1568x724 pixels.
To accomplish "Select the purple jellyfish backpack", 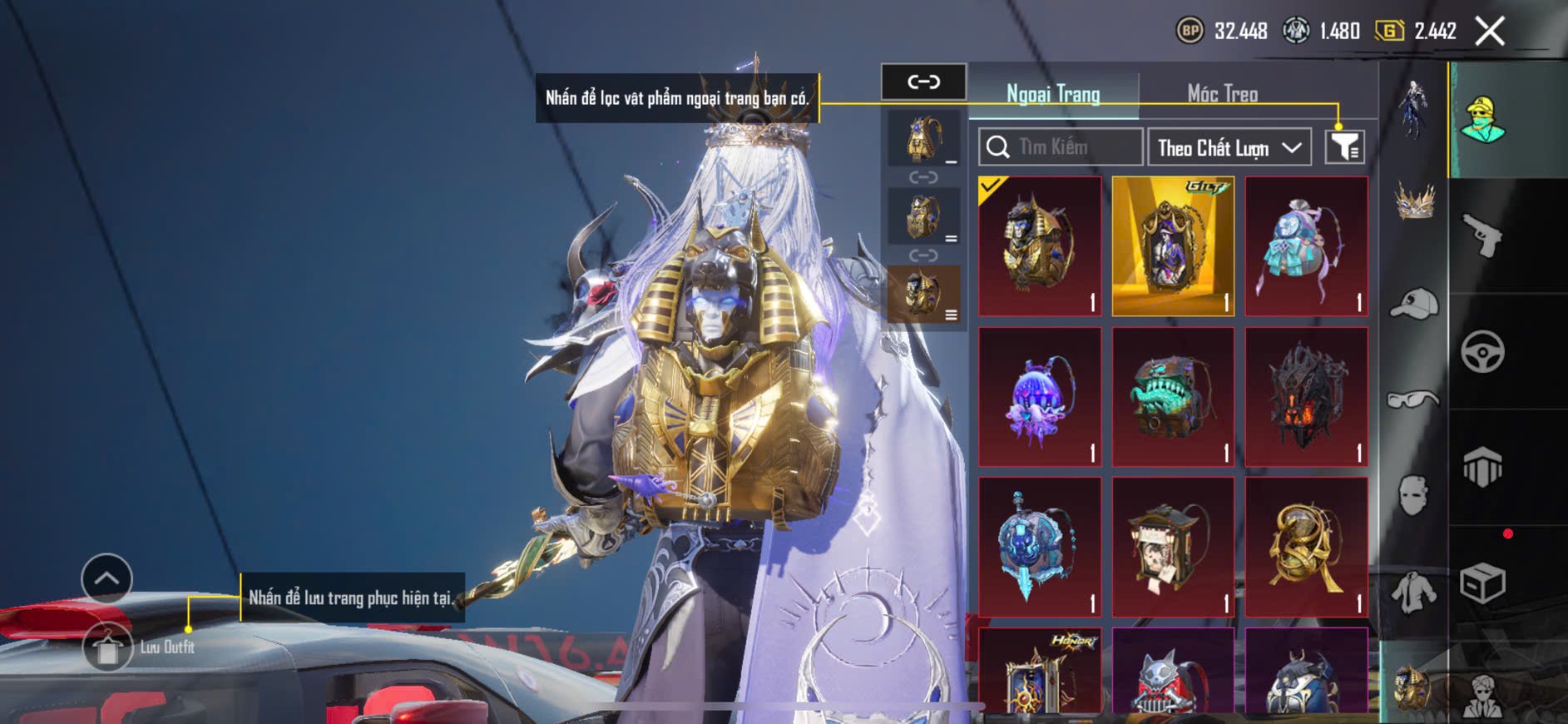I will click(x=1040, y=397).
